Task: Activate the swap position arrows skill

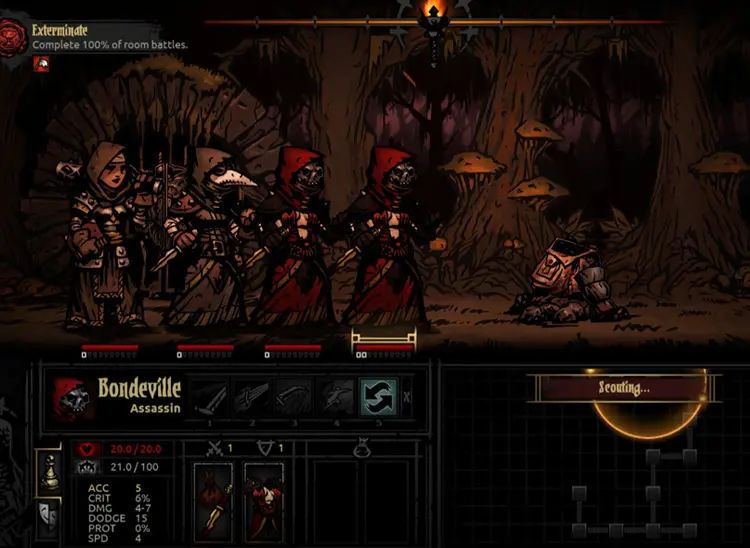Action: [x=378, y=397]
